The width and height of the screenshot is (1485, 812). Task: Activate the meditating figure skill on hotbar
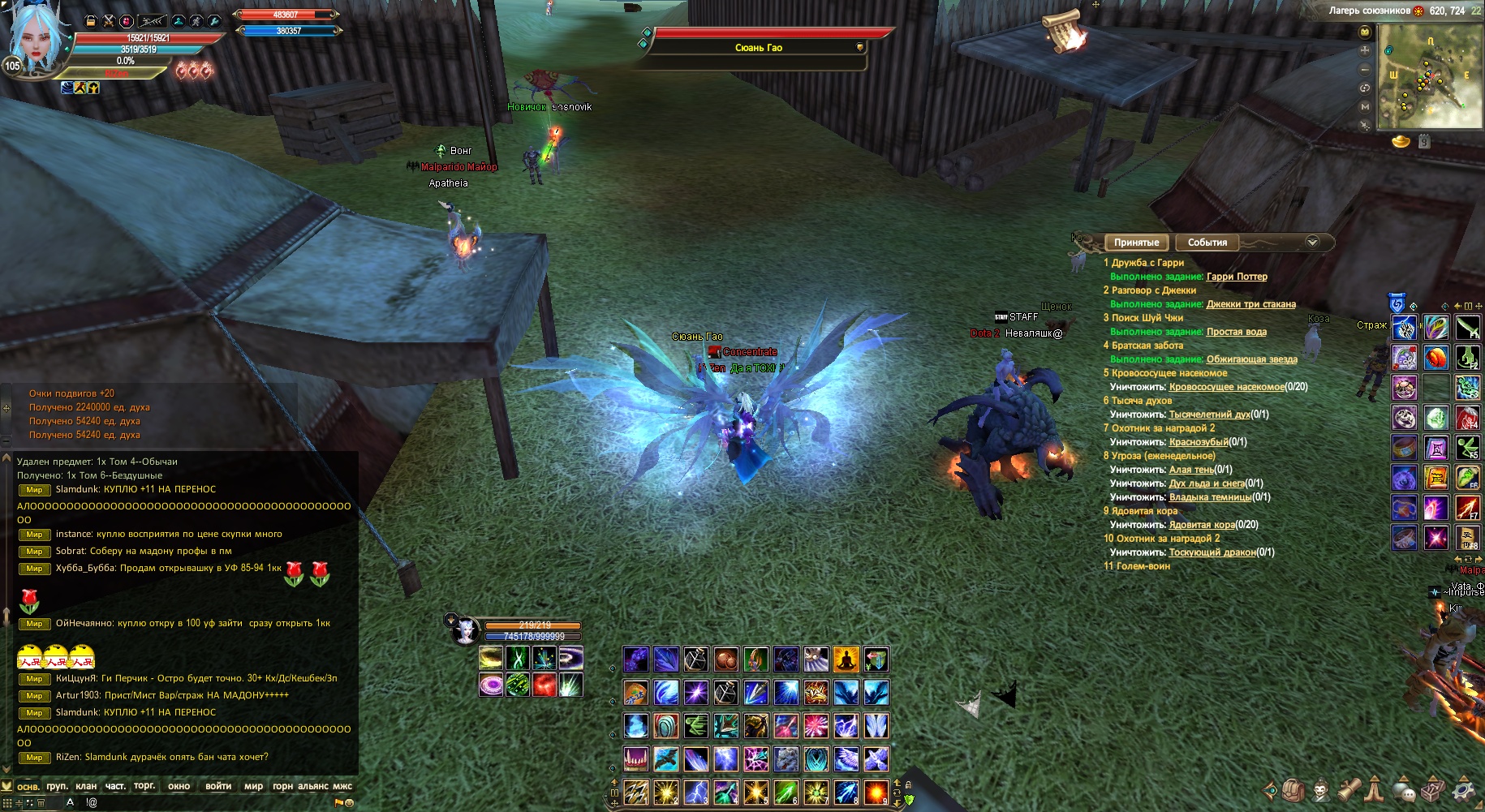[x=846, y=659]
